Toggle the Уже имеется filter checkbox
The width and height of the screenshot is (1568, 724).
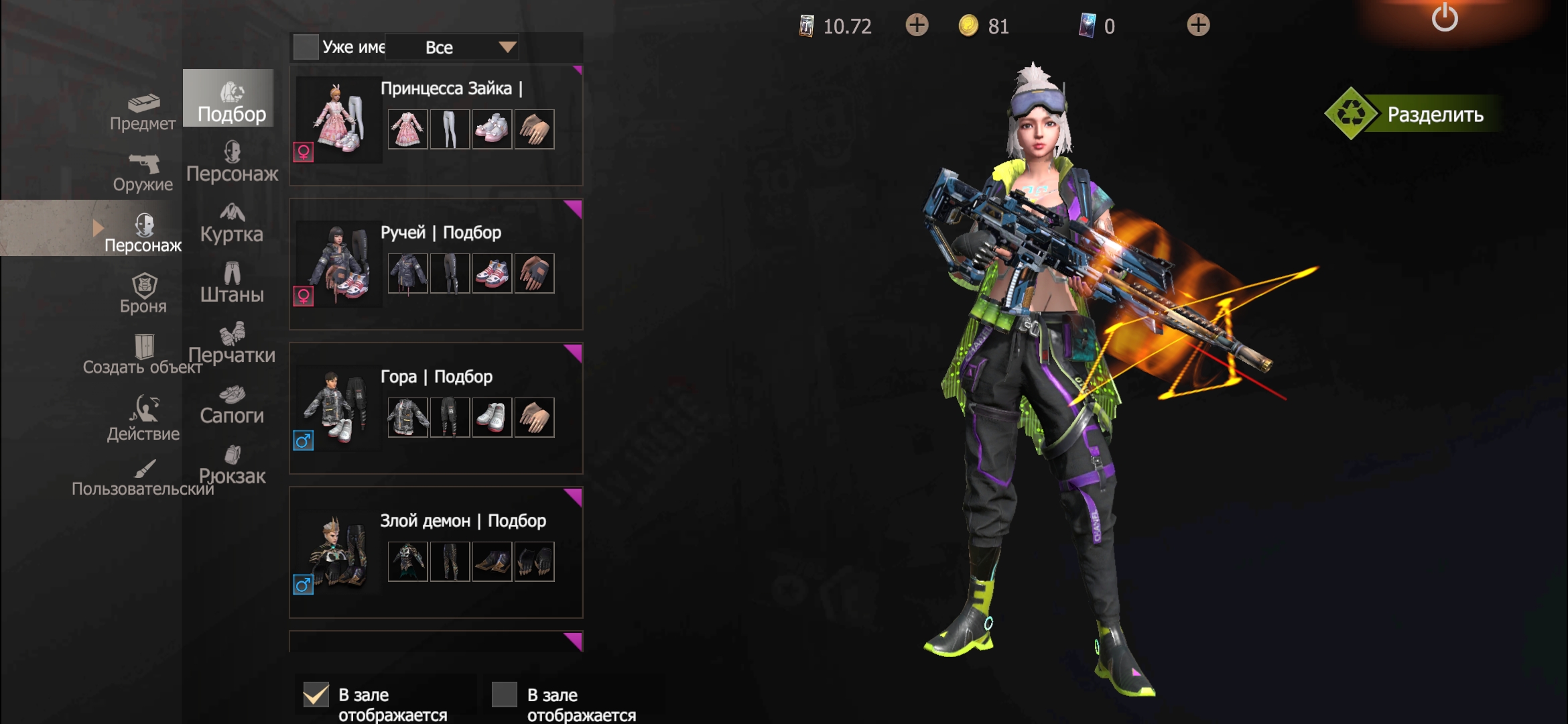(x=306, y=47)
